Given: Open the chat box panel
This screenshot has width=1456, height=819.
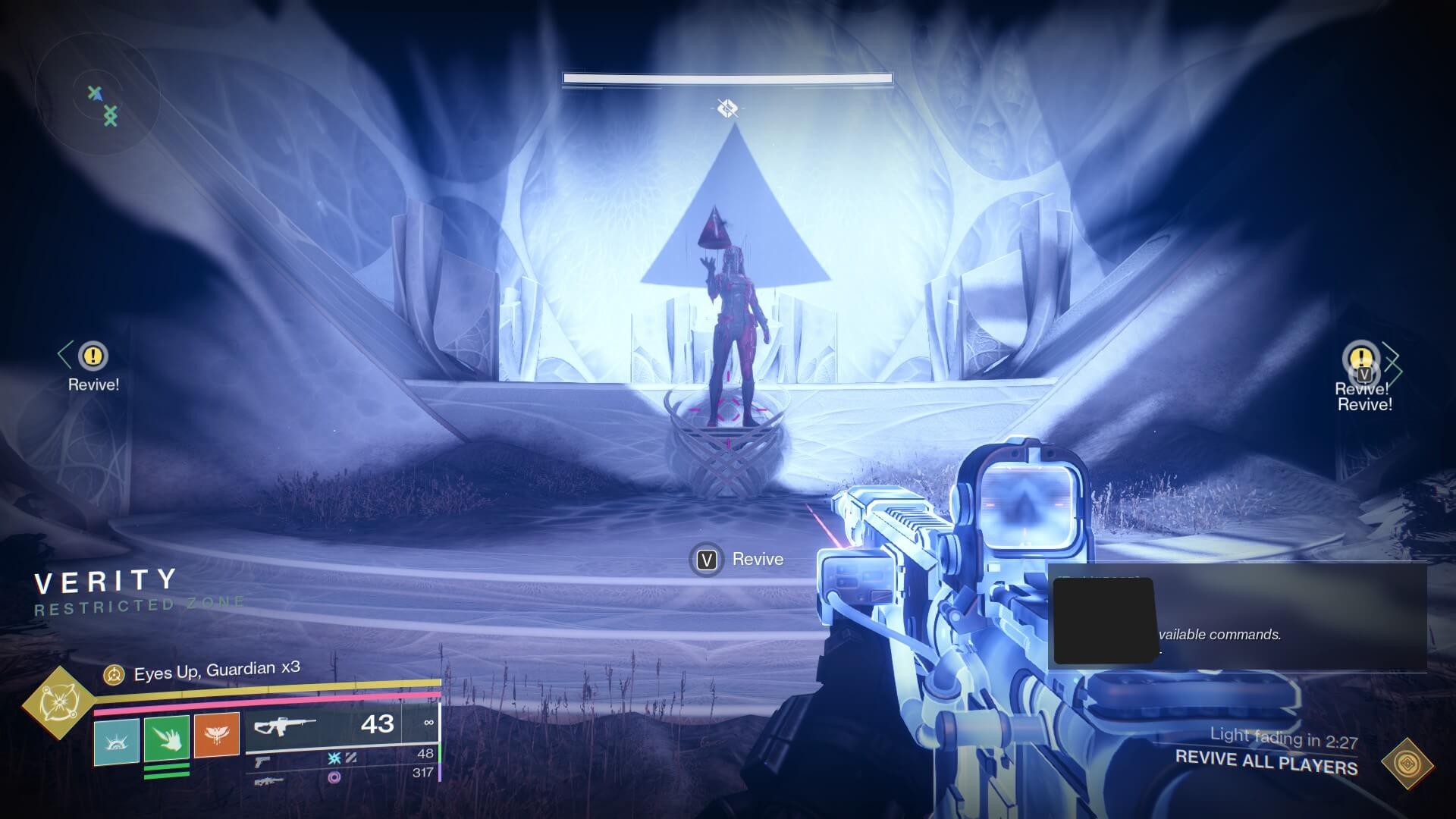Looking at the screenshot, I should click(x=1237, y=617).
